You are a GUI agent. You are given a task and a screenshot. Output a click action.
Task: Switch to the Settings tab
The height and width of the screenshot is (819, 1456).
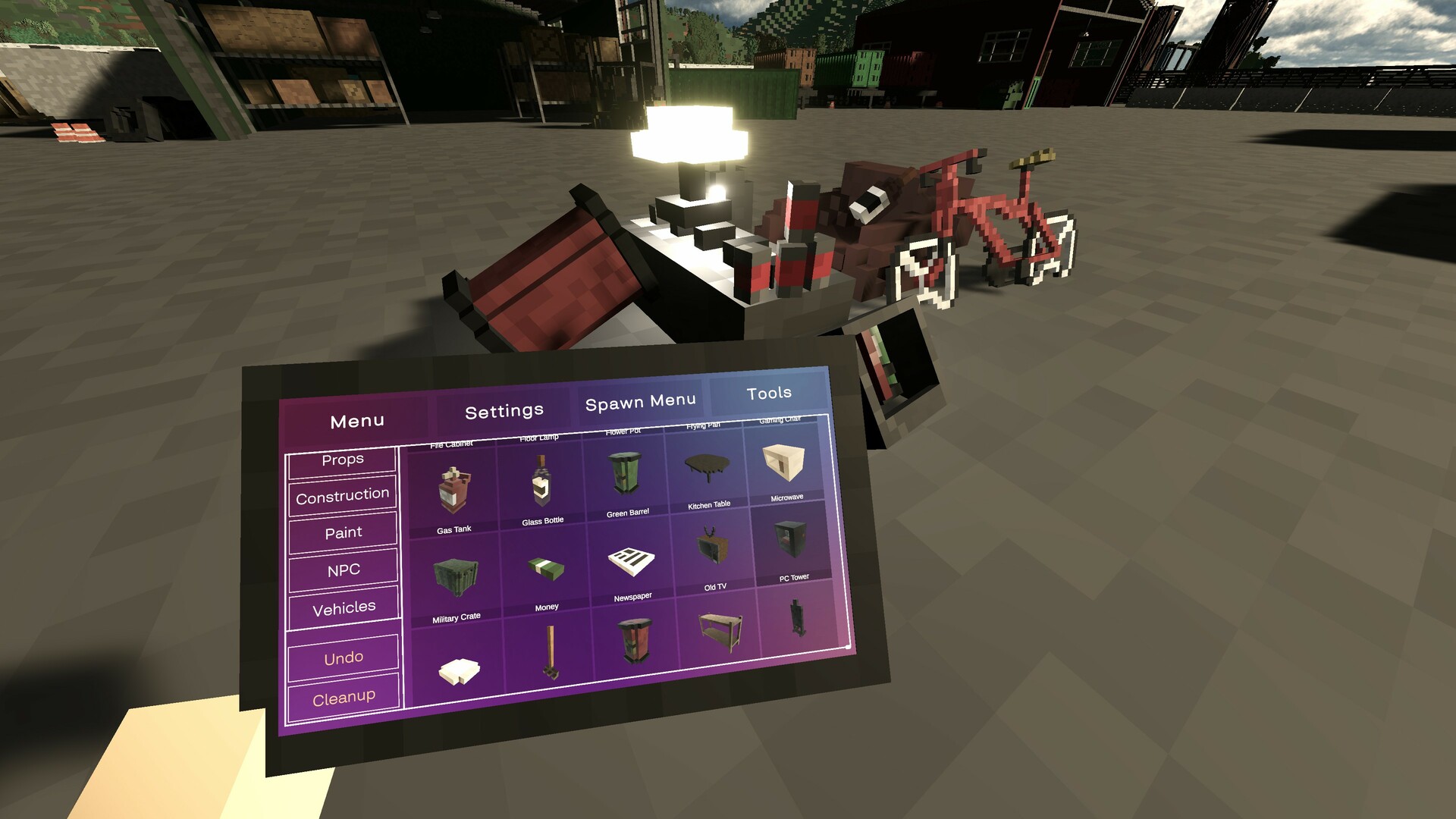point(504,409)
